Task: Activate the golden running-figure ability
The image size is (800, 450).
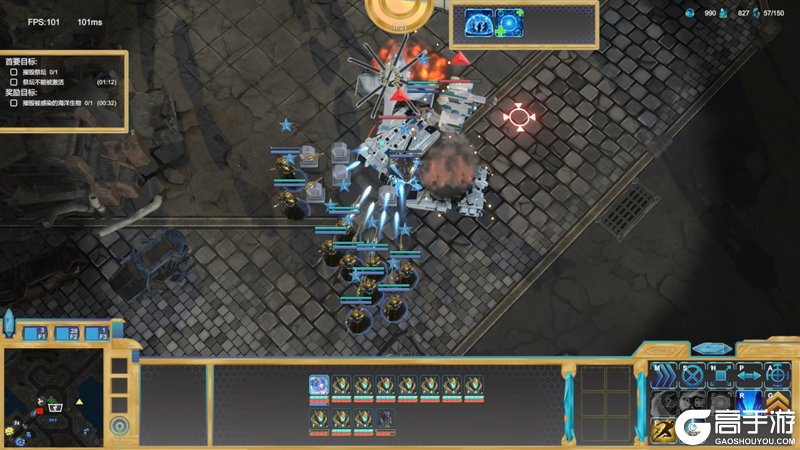Action: pyautogui.click(x=662, y=429)
